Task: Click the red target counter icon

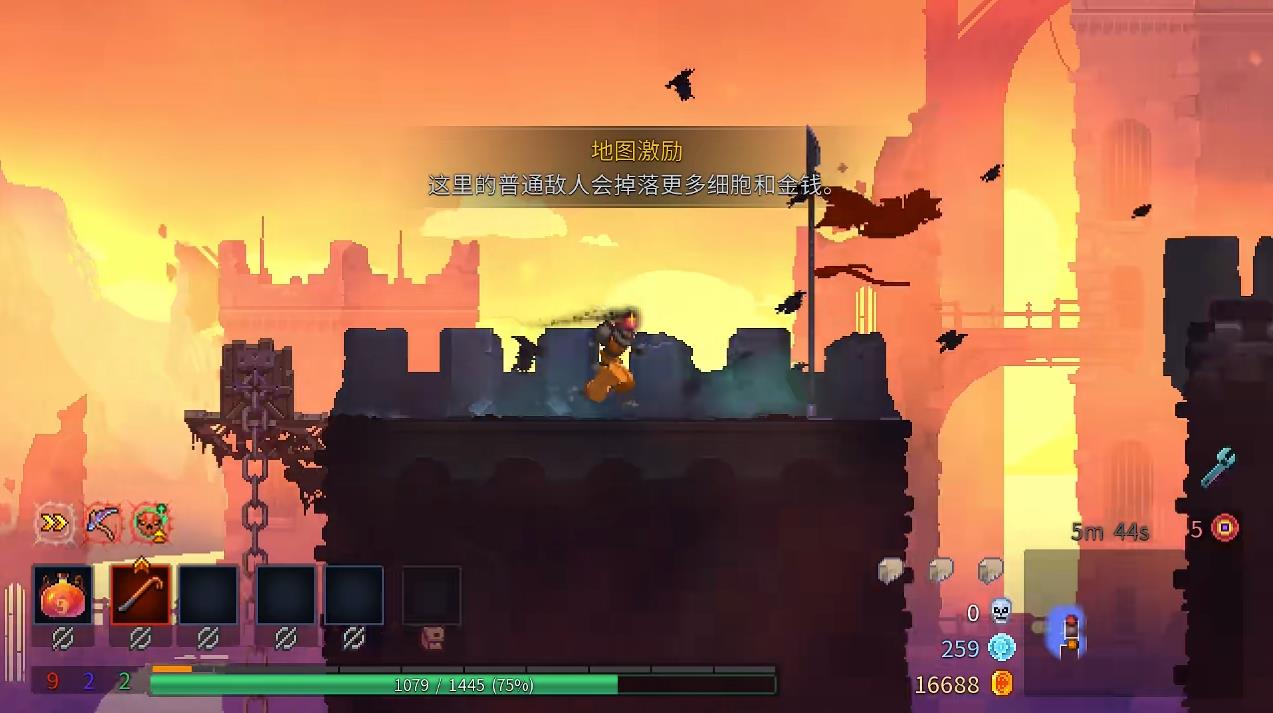Action: (1225, 528)
